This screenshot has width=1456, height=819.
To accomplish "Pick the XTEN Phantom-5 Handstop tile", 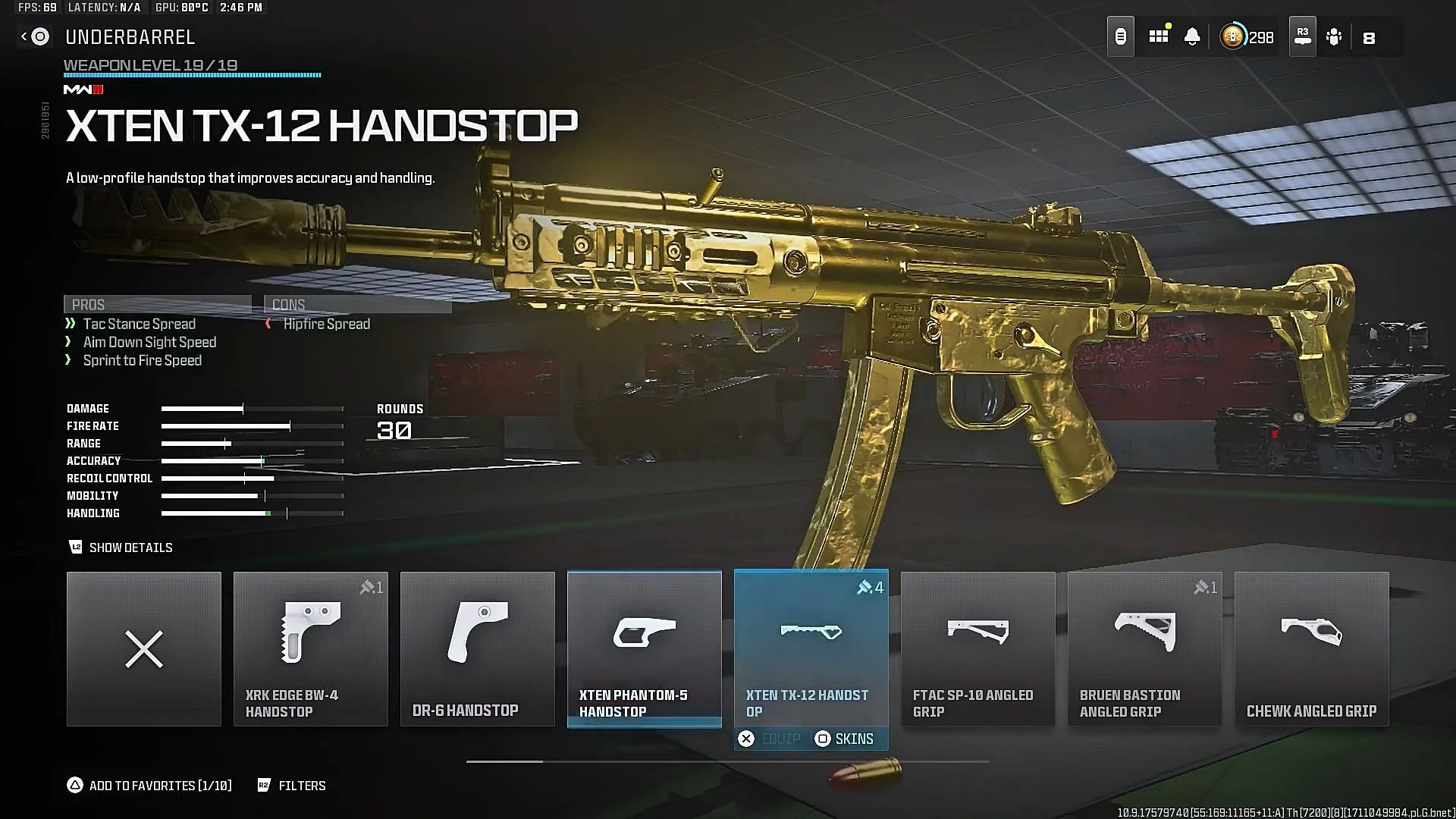I will tap(645, 649).
